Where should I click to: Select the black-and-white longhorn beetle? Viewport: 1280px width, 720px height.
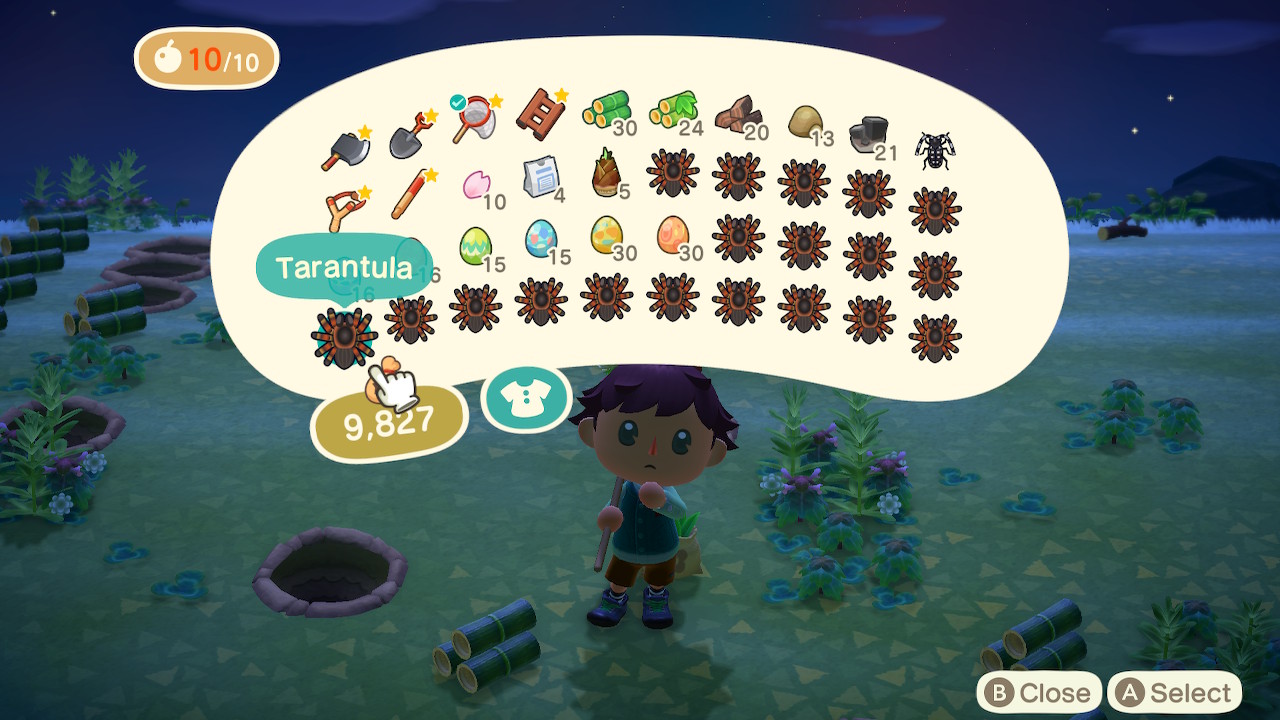click(x=935, y=150)
